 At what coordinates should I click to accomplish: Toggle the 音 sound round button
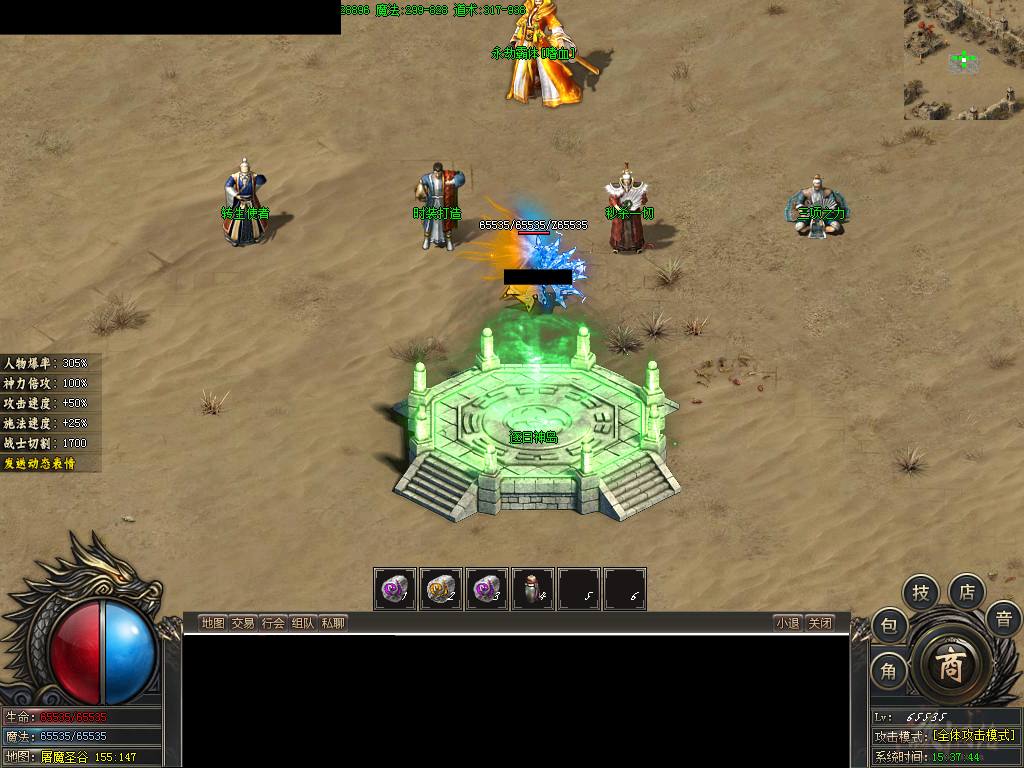tap(1003, 620)
